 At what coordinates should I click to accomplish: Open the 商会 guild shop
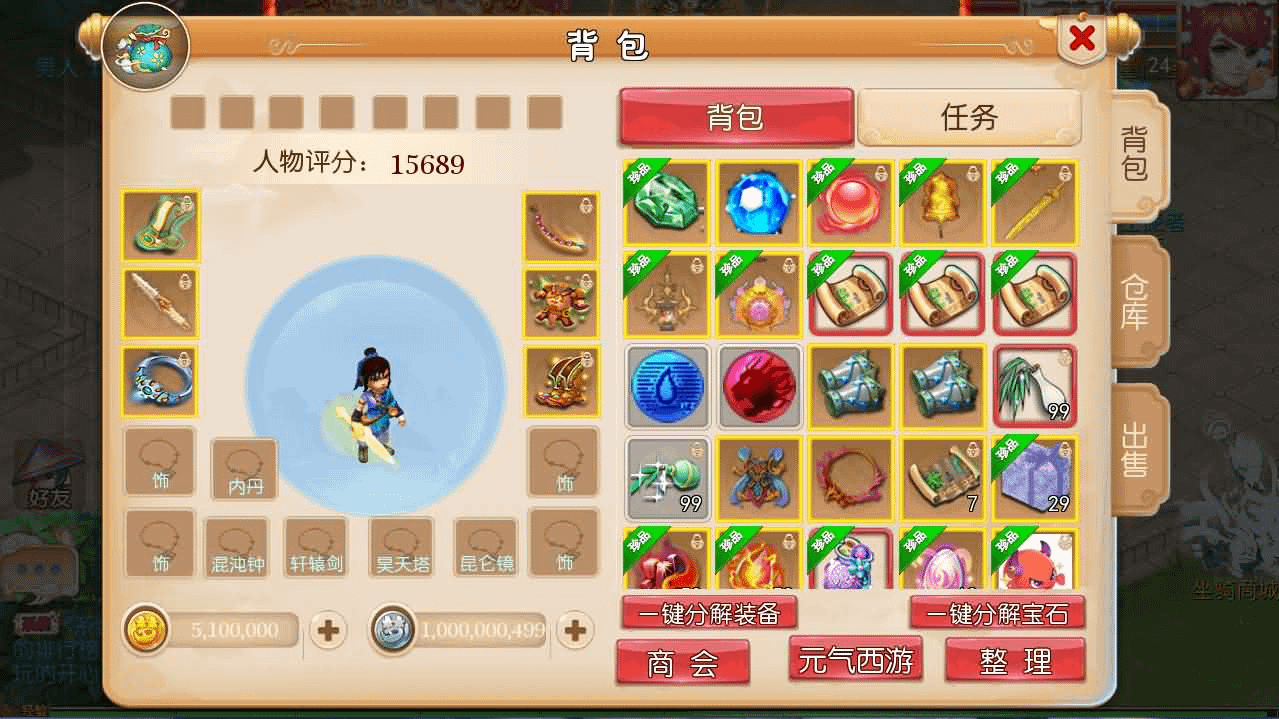pos(682,663)
